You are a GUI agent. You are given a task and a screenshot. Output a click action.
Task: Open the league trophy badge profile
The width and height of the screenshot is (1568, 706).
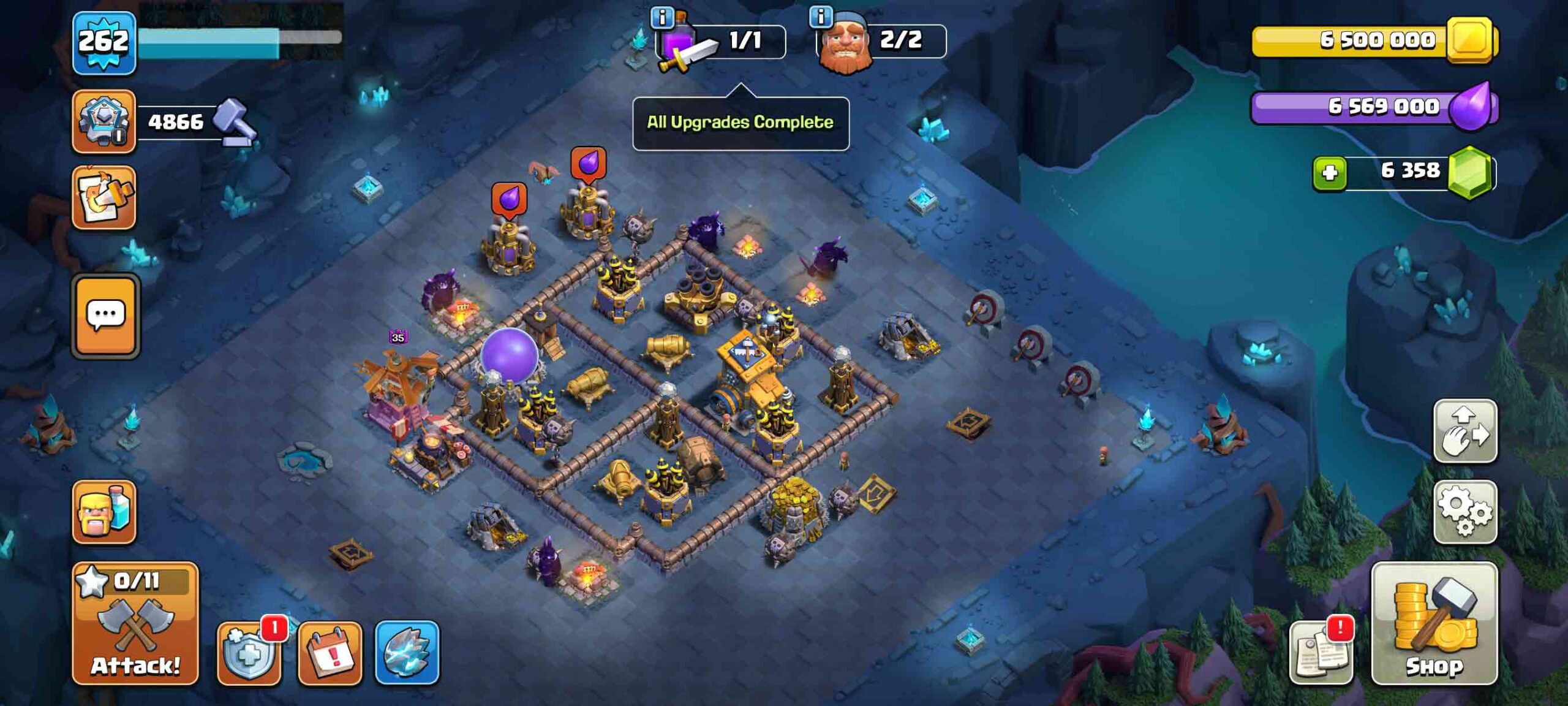104,121
